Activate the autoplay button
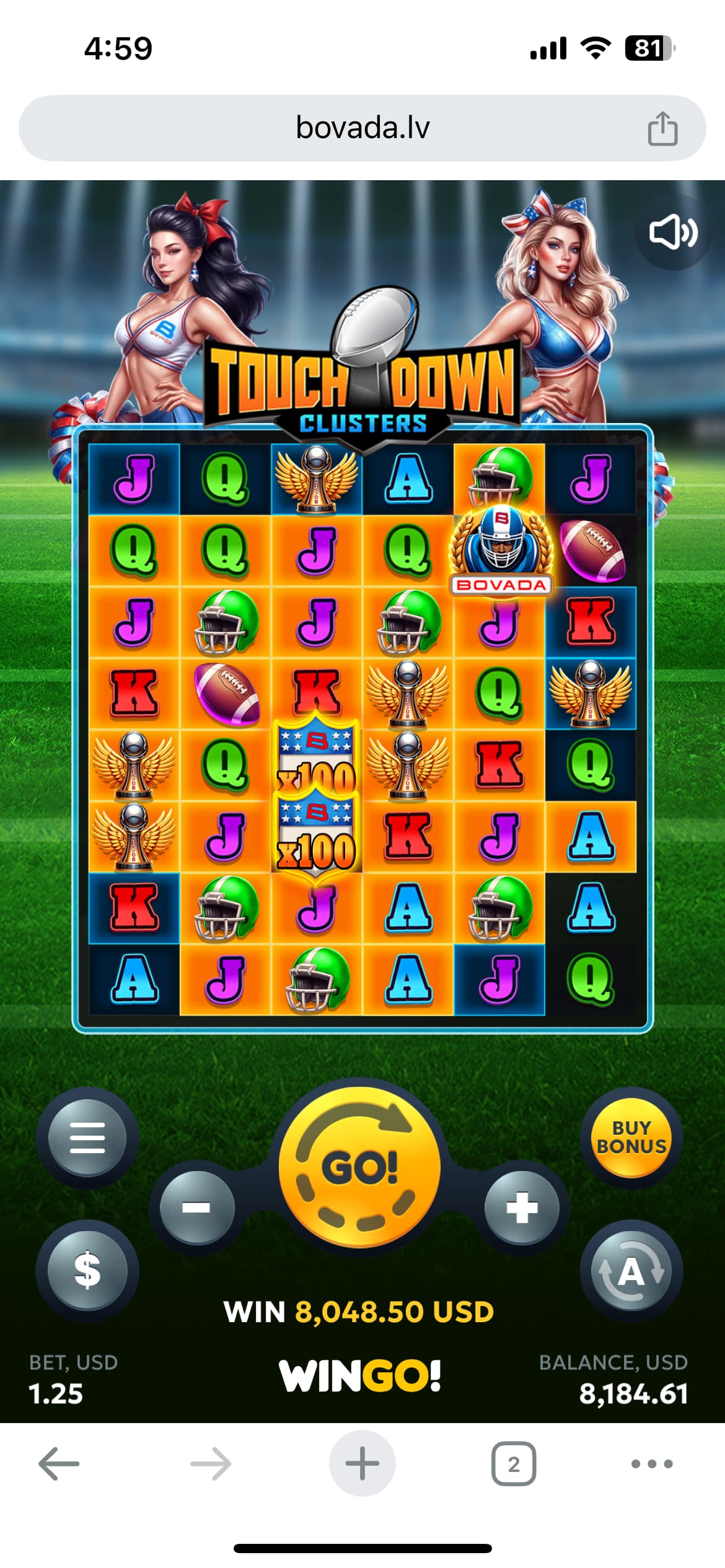Viewport: 725px width, 1568px height. pos(631,1271)
